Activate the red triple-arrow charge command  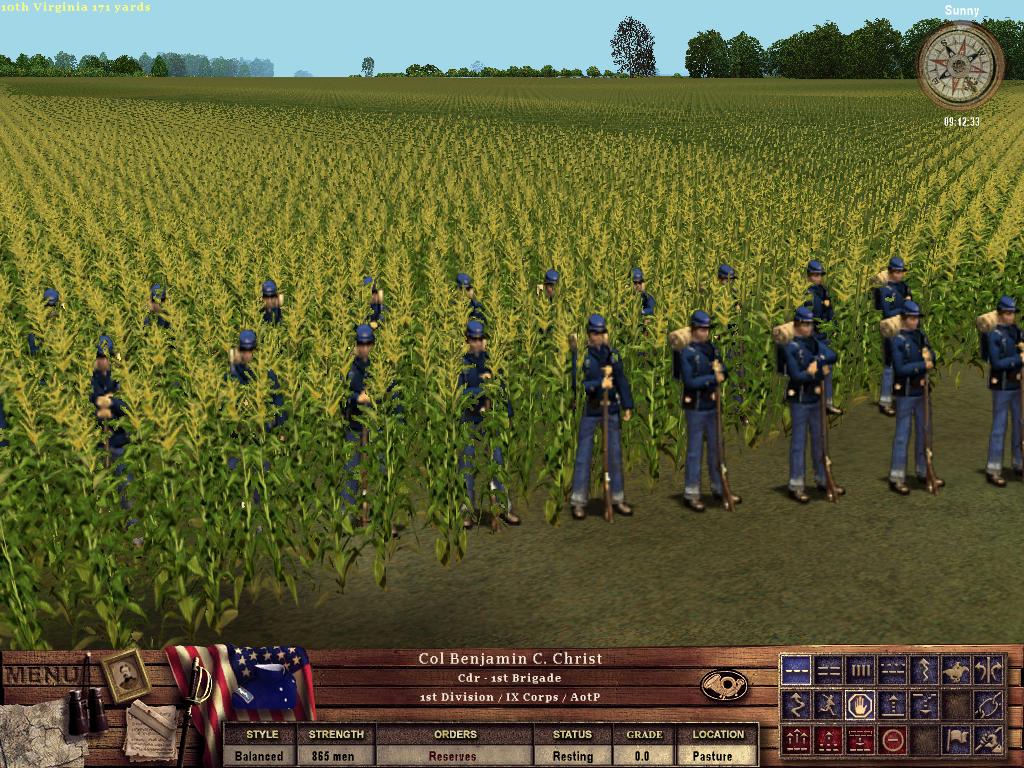797,740
